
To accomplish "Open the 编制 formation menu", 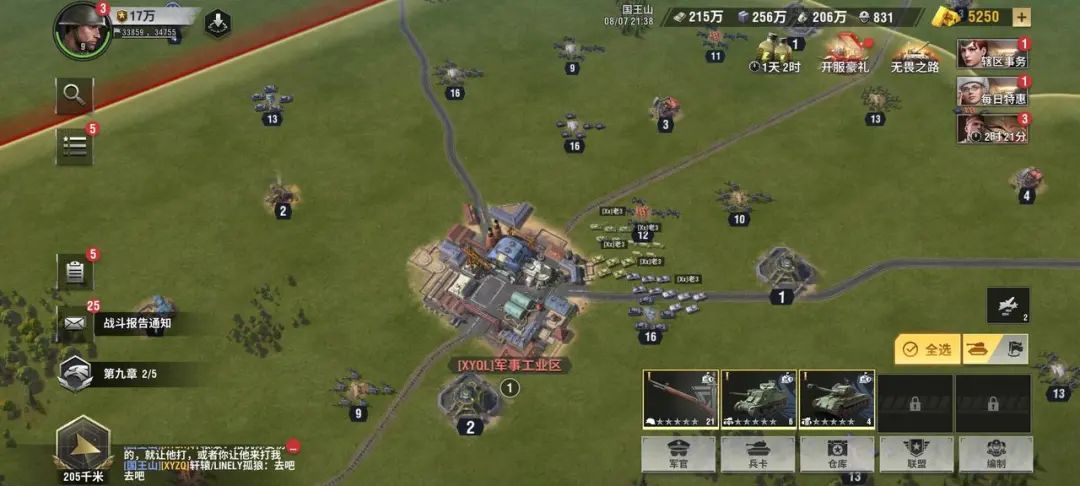I will [994, 453].
